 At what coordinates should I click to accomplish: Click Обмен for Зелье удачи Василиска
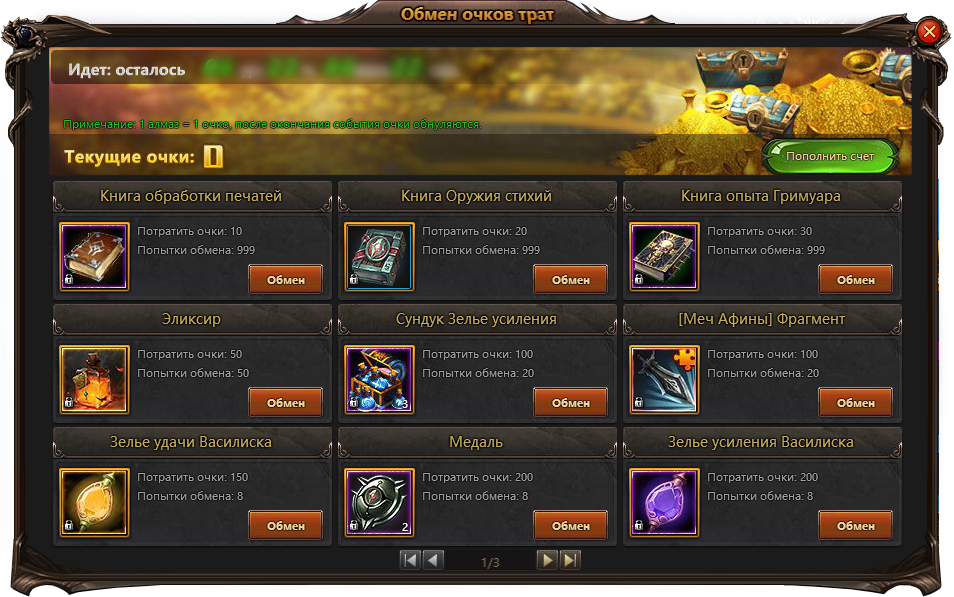coord(285,525)
